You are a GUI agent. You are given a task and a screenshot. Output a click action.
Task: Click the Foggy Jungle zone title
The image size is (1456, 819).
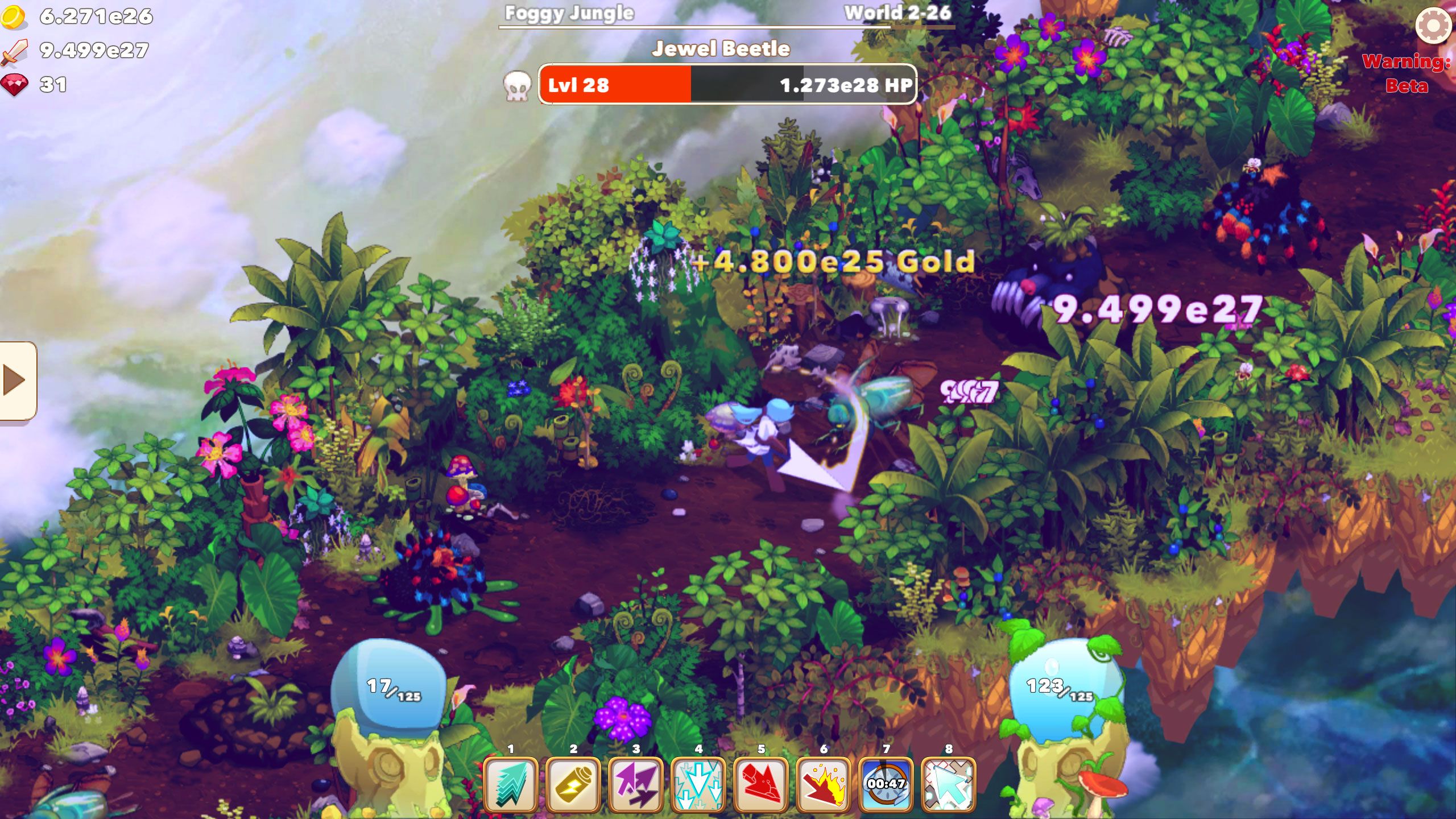click(567, 13)
